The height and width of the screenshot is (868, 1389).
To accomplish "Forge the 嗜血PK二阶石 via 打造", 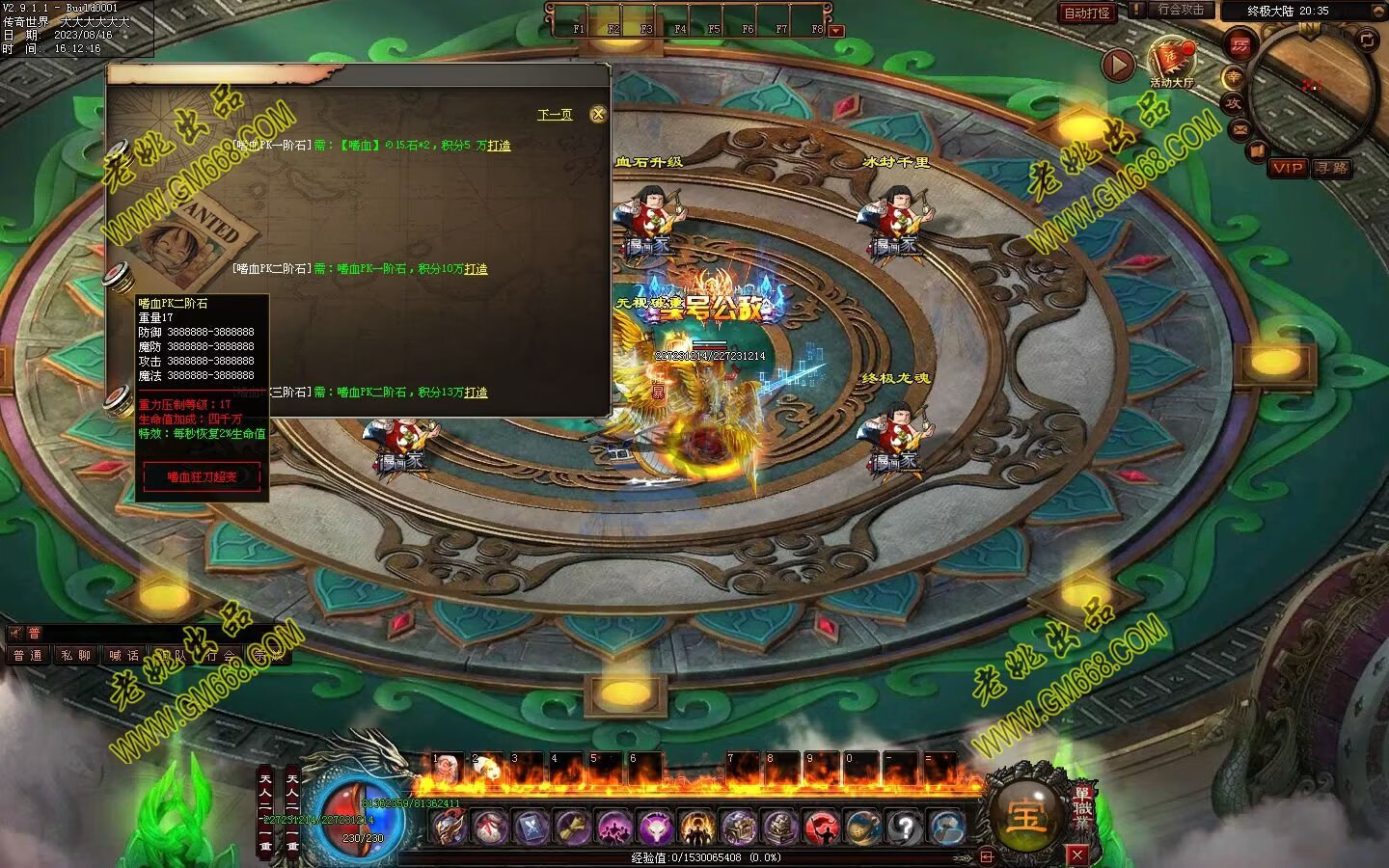I will click(x=477, y=269).
